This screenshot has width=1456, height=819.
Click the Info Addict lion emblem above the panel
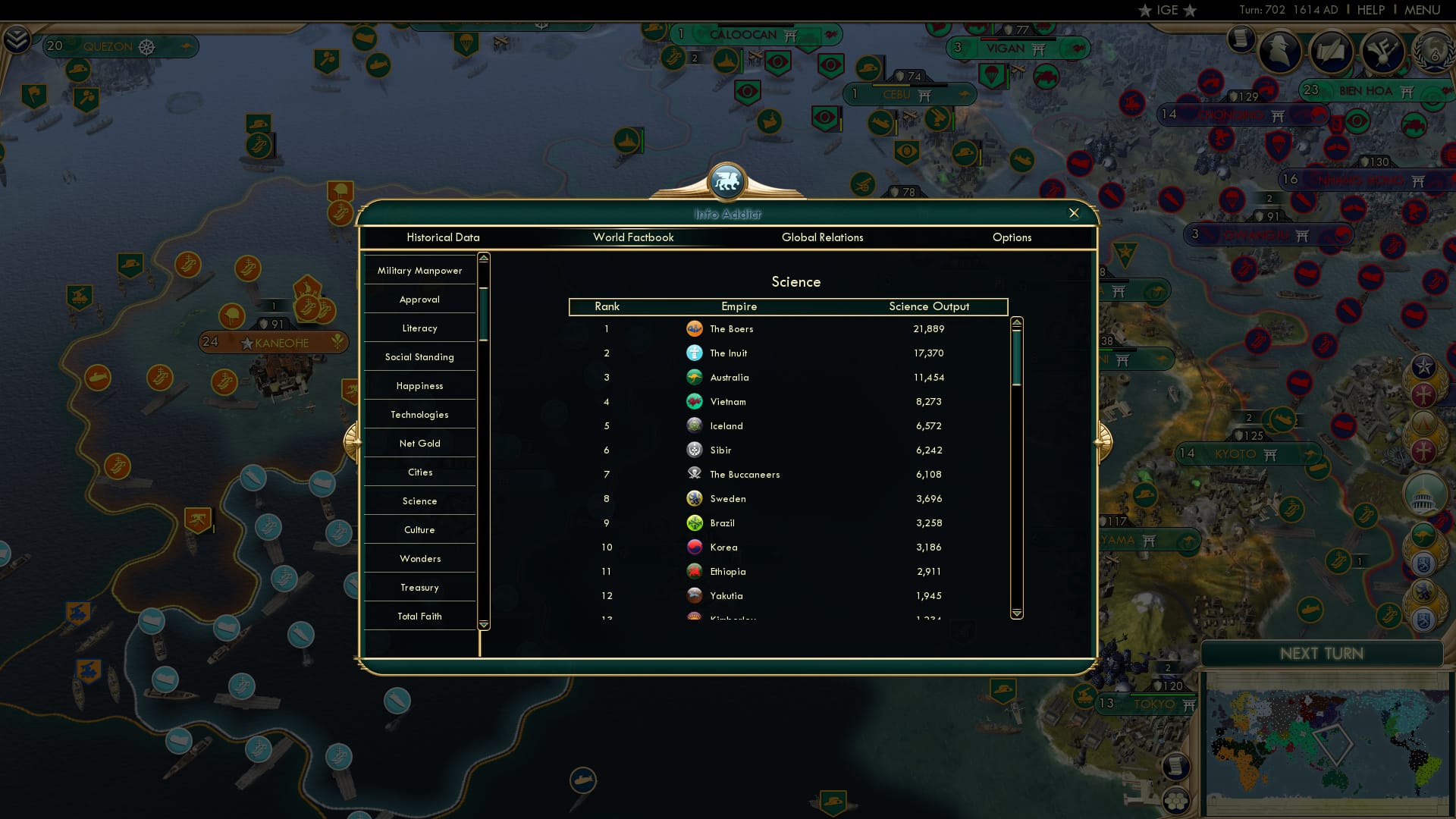pos(726,181)
